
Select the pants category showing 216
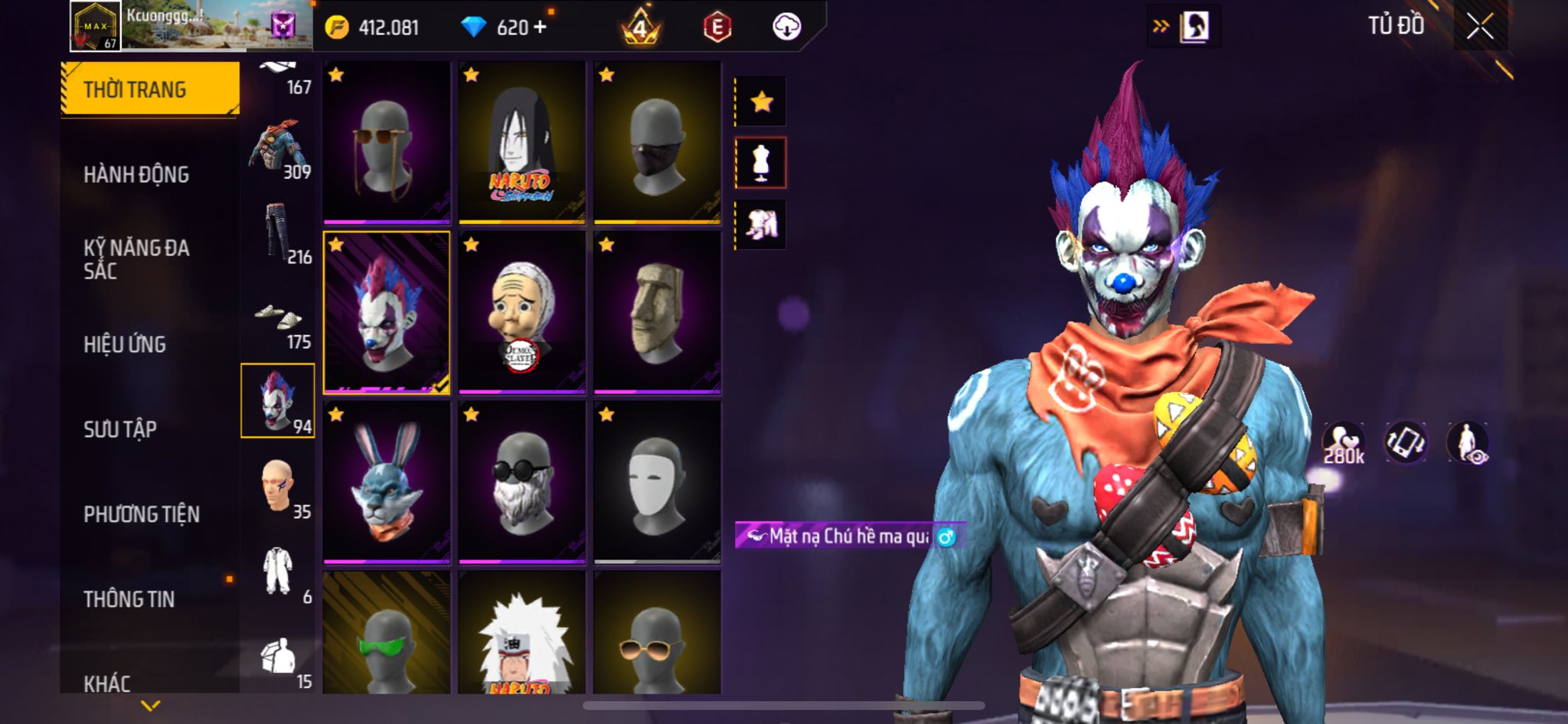click(x=279, y=233)
